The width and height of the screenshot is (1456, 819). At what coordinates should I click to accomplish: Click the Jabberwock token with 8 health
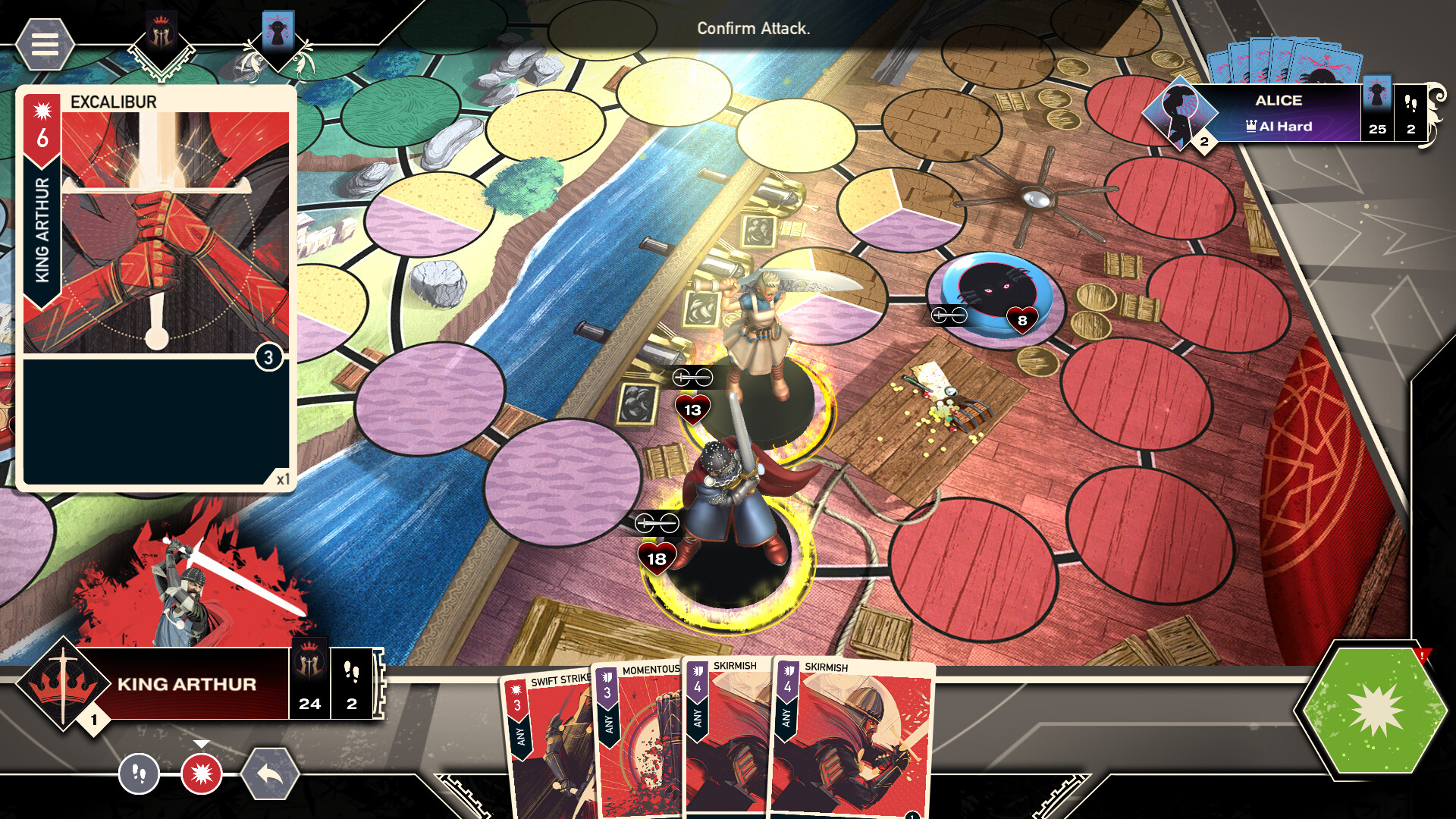[995, 296]
